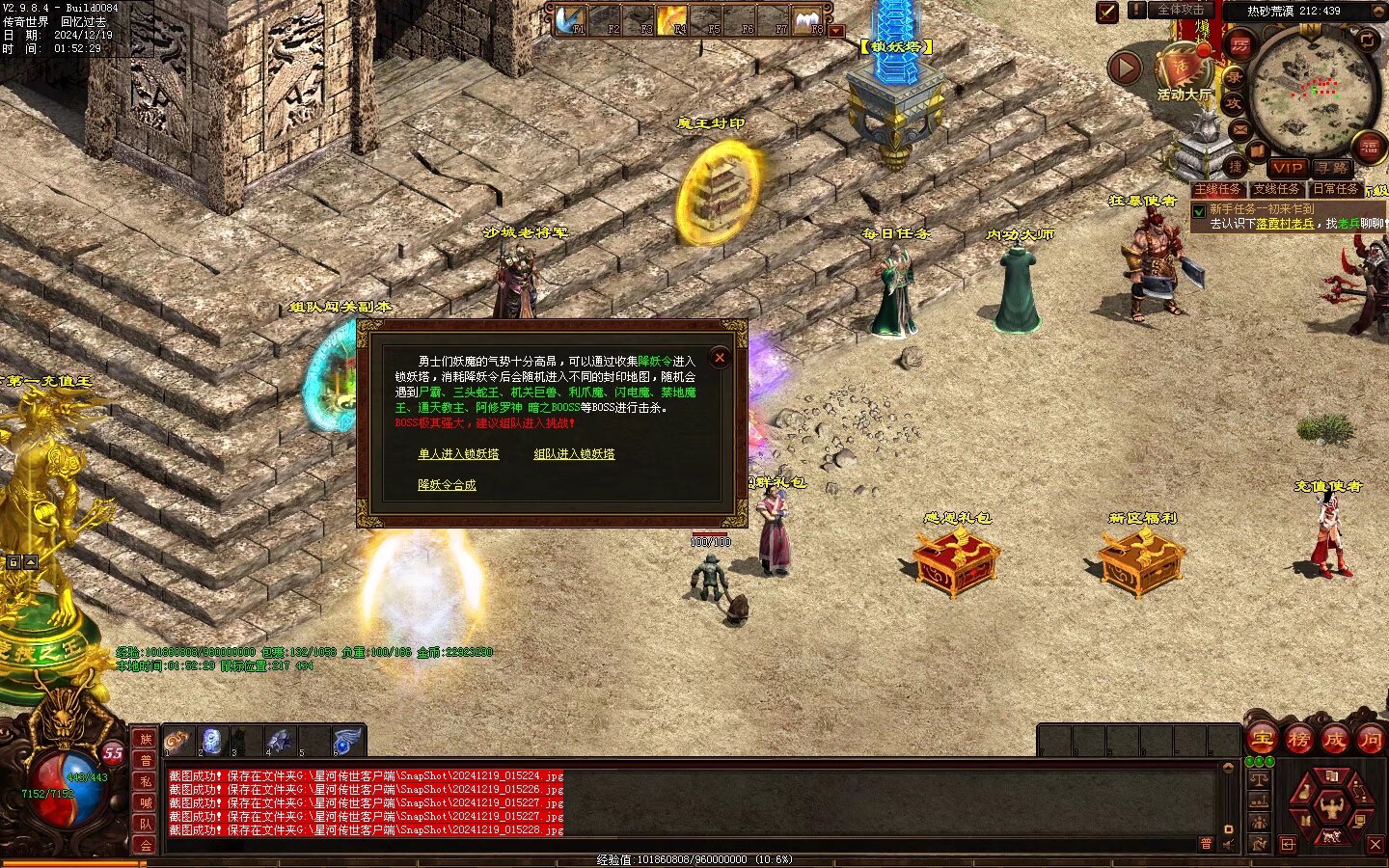Switch to the 支线任务 tab

1276,189
